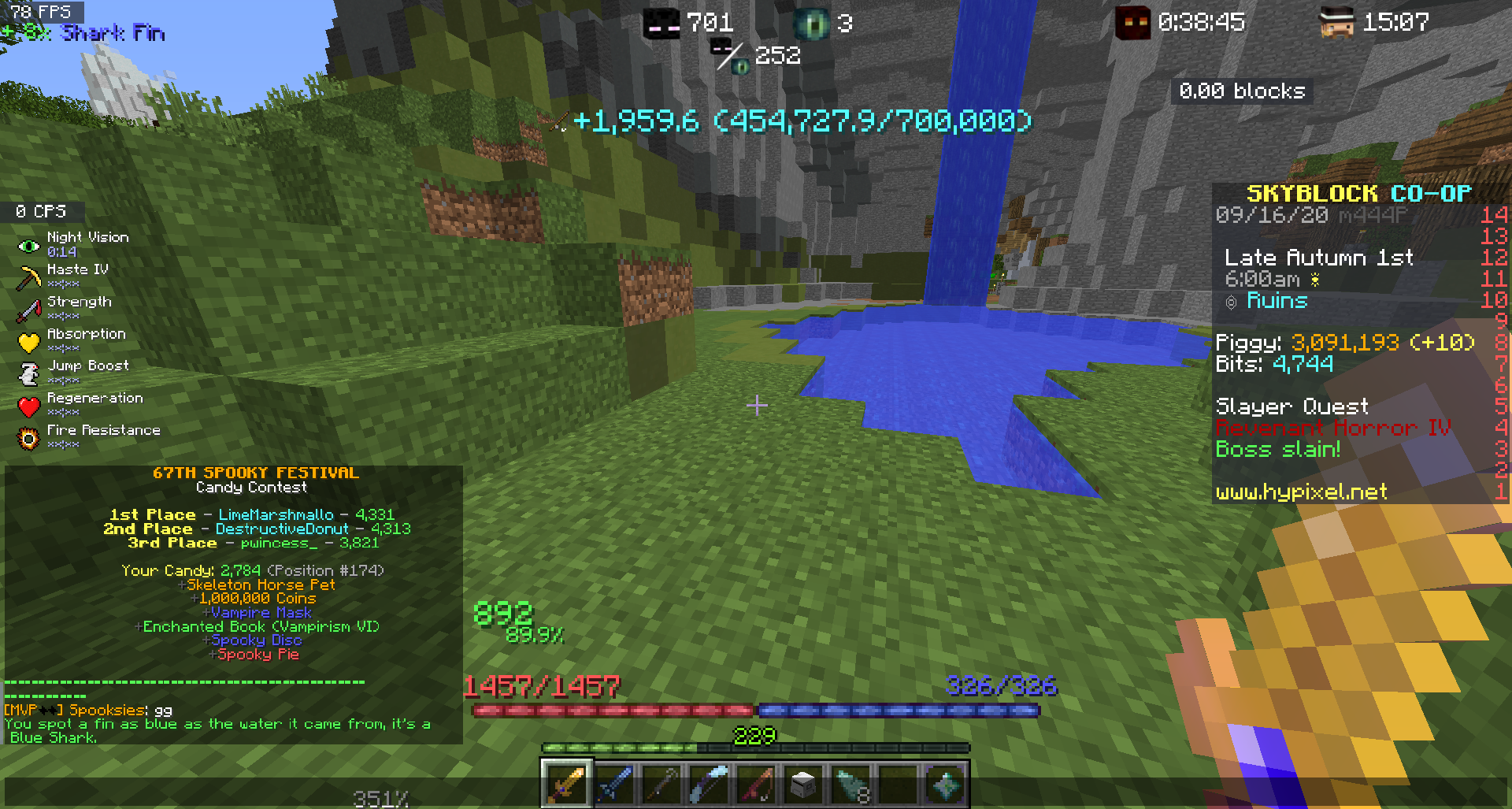
Task: Open the www.hypixel.net link
Action: tap(1299, 492)
